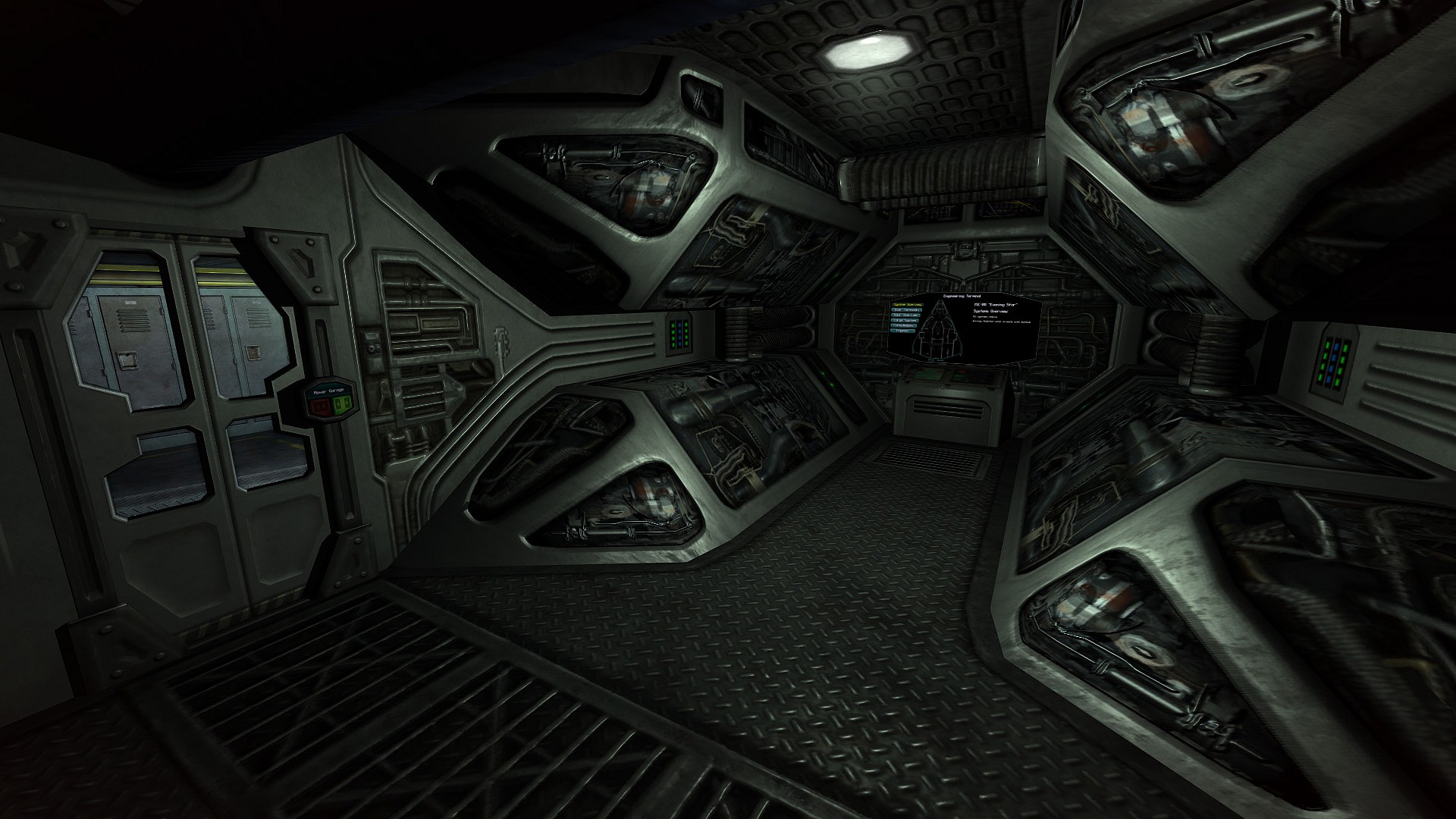Open the Engines entry on the terminal

[902, 331]
